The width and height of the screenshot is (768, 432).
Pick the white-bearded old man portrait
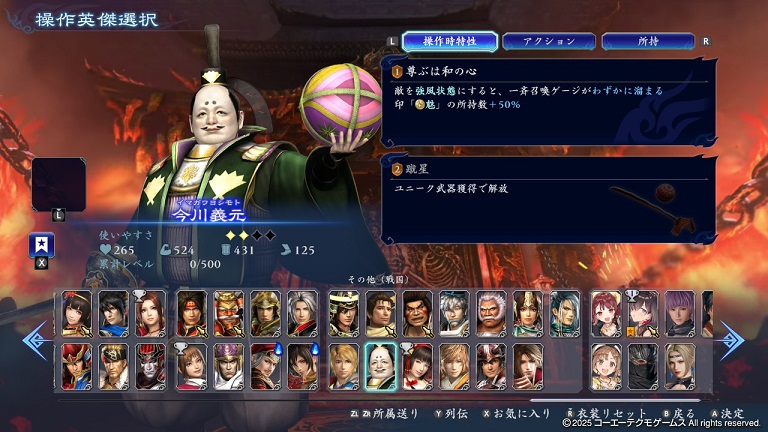(x=490, y=312)
